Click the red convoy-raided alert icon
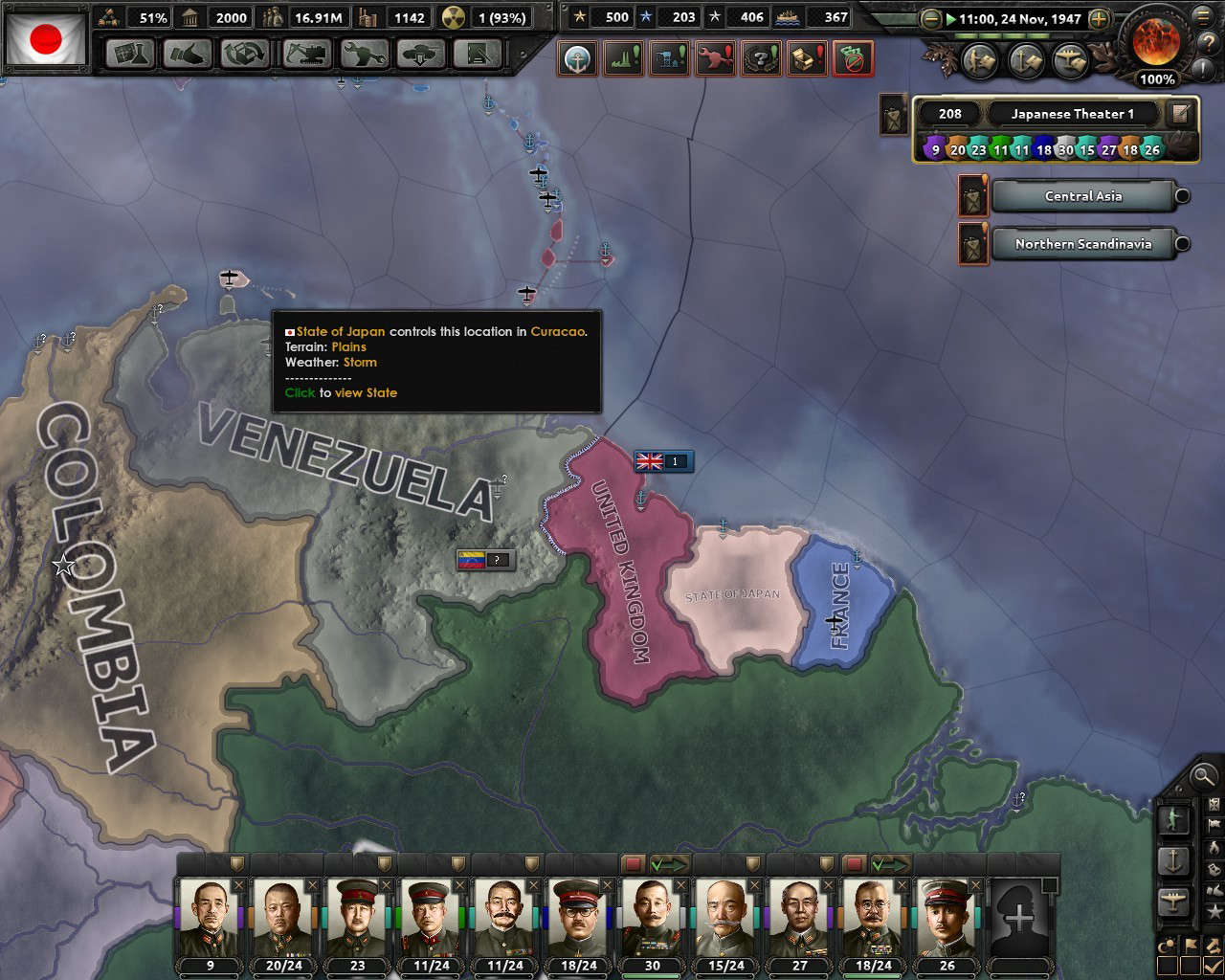This screenshot has width=1225, height=980. click(852, 57)
